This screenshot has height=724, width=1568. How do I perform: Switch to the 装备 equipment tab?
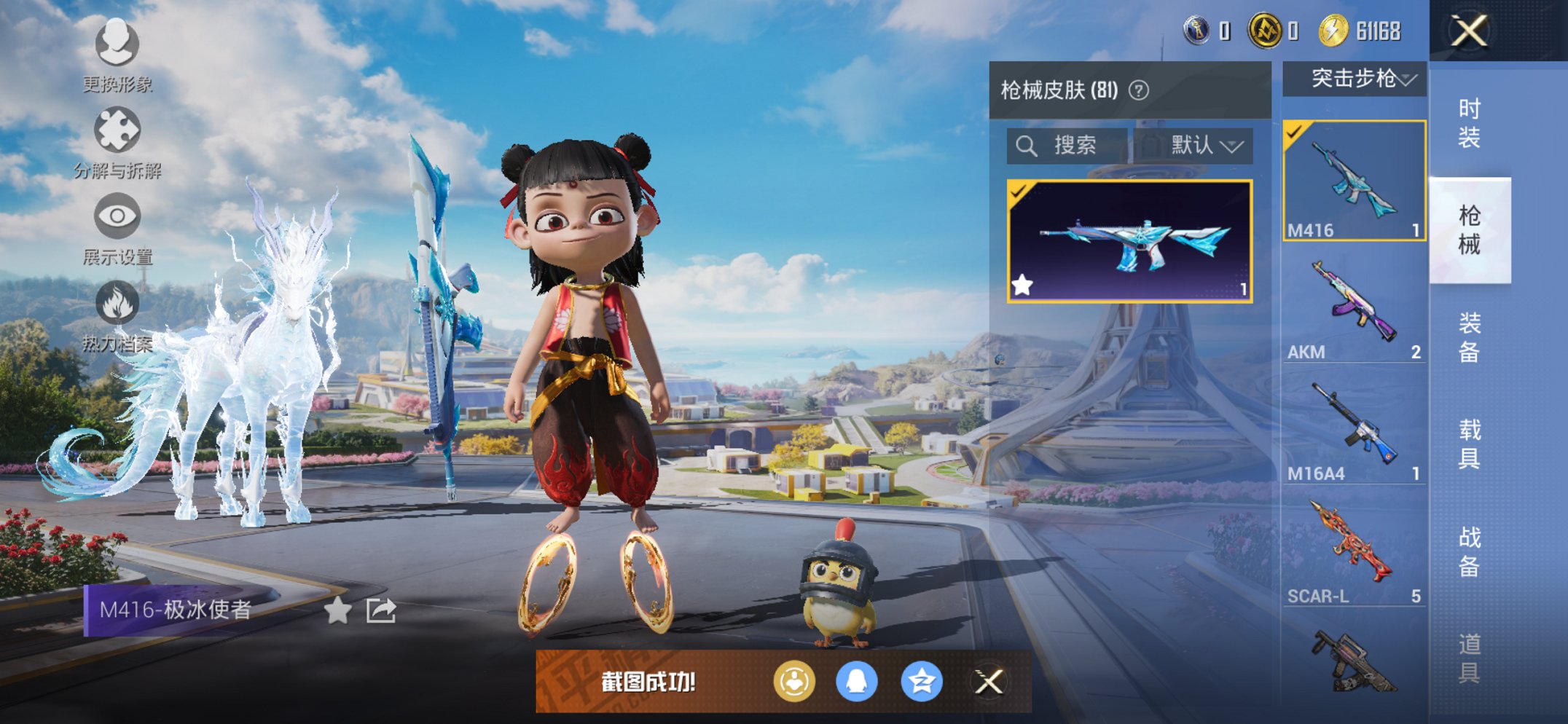click(x=1468, y=337)
